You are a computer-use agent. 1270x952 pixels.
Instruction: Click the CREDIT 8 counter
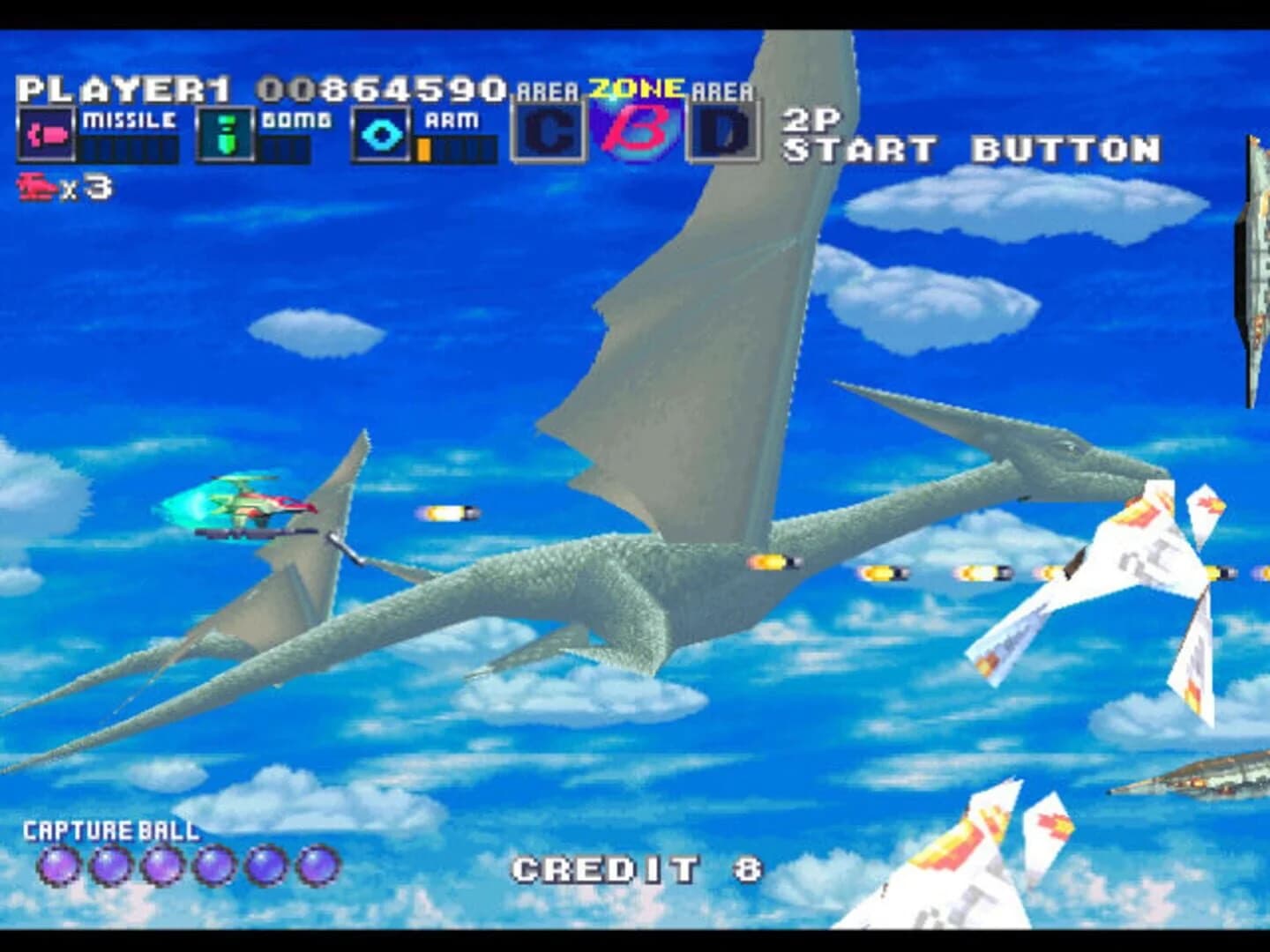(x=637, y=867)
